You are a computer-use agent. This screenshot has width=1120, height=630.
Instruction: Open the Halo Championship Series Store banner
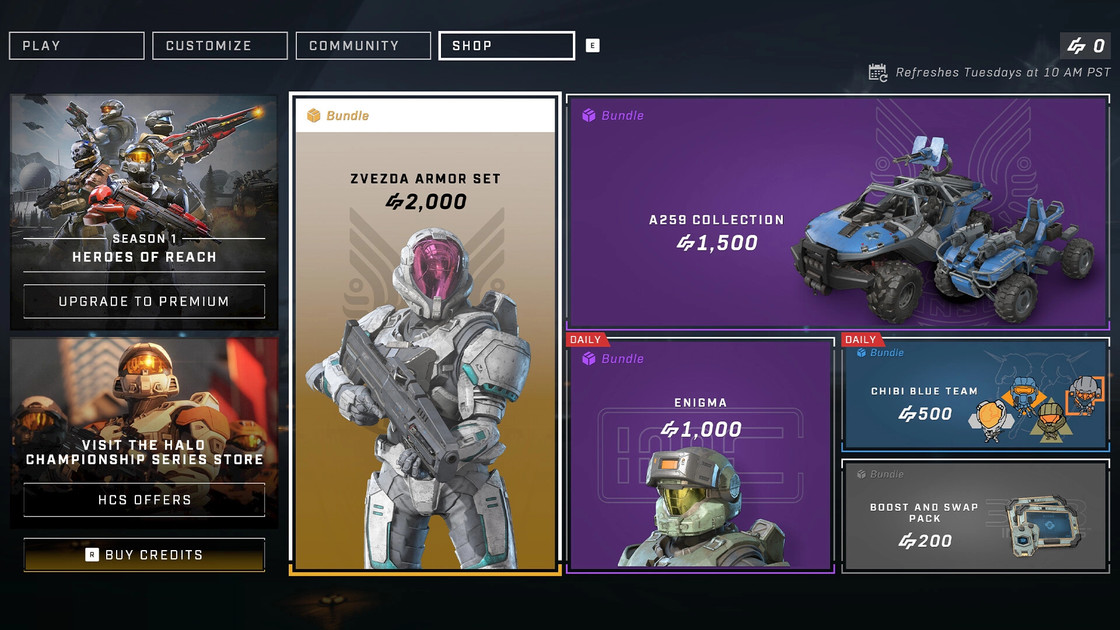coord(144,410)
